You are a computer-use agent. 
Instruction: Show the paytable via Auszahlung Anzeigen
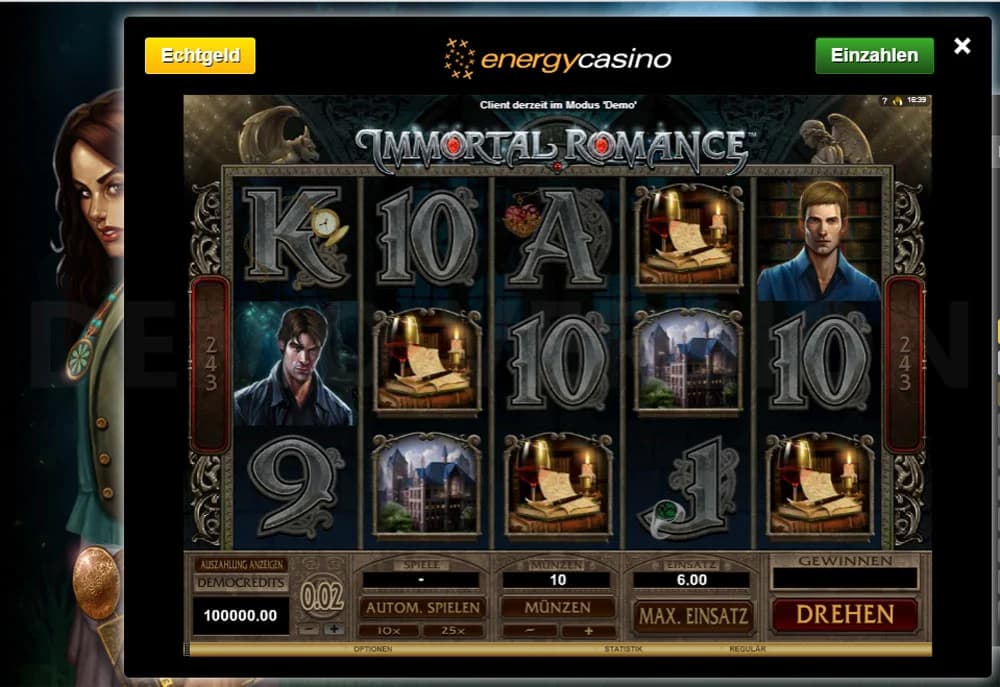[x=240, y=564]
